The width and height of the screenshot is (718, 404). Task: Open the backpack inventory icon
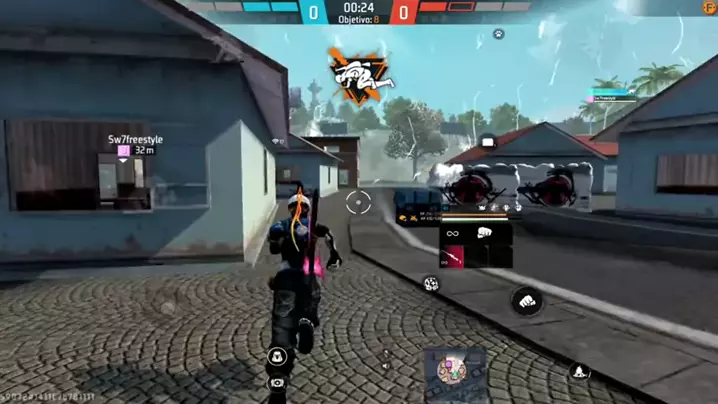tap(277, 356)
